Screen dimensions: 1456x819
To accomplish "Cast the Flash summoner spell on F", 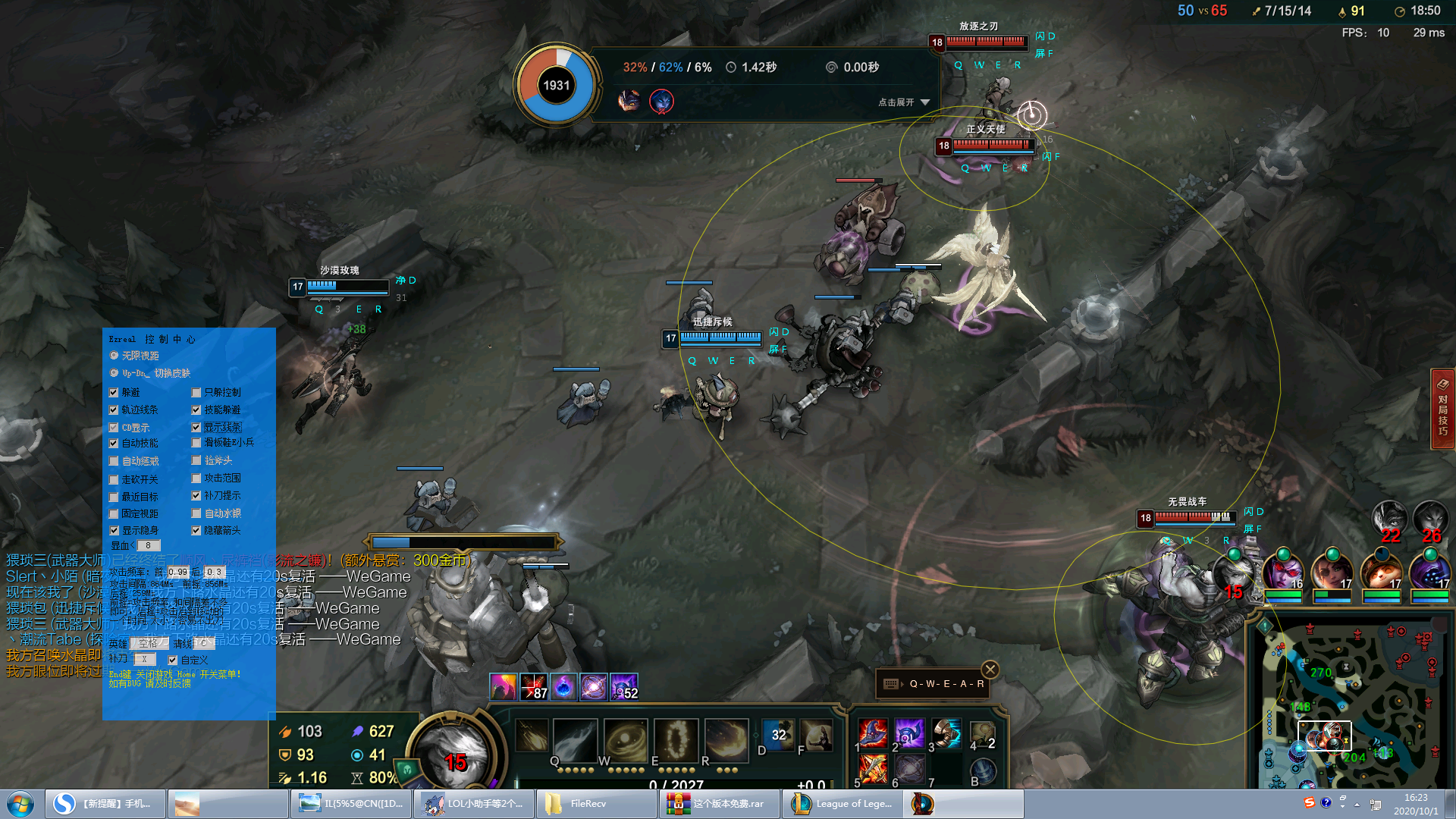I will pos(817,735).
